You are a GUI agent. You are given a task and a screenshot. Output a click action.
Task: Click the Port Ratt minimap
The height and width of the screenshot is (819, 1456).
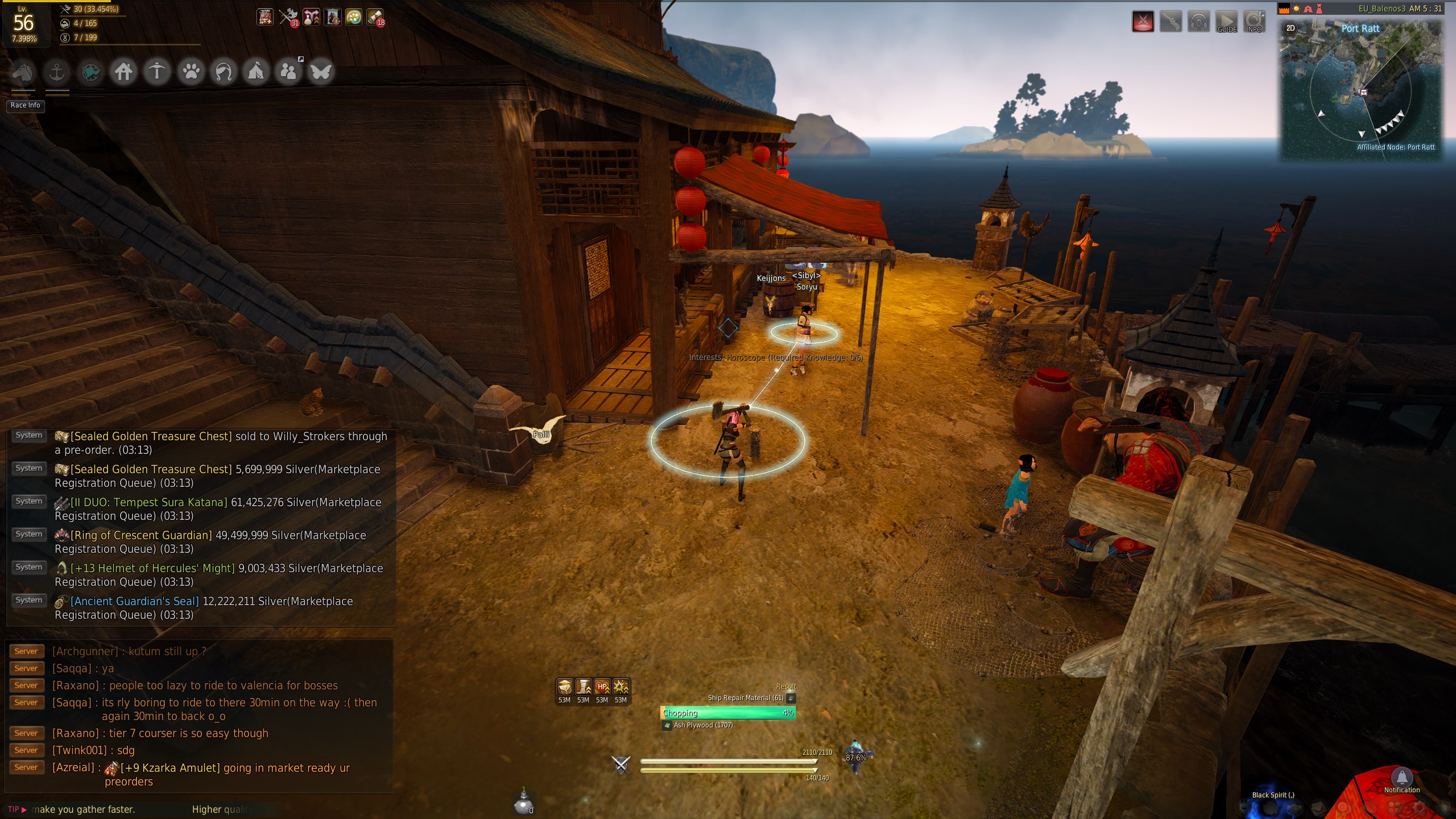[x=1361, y=91]
